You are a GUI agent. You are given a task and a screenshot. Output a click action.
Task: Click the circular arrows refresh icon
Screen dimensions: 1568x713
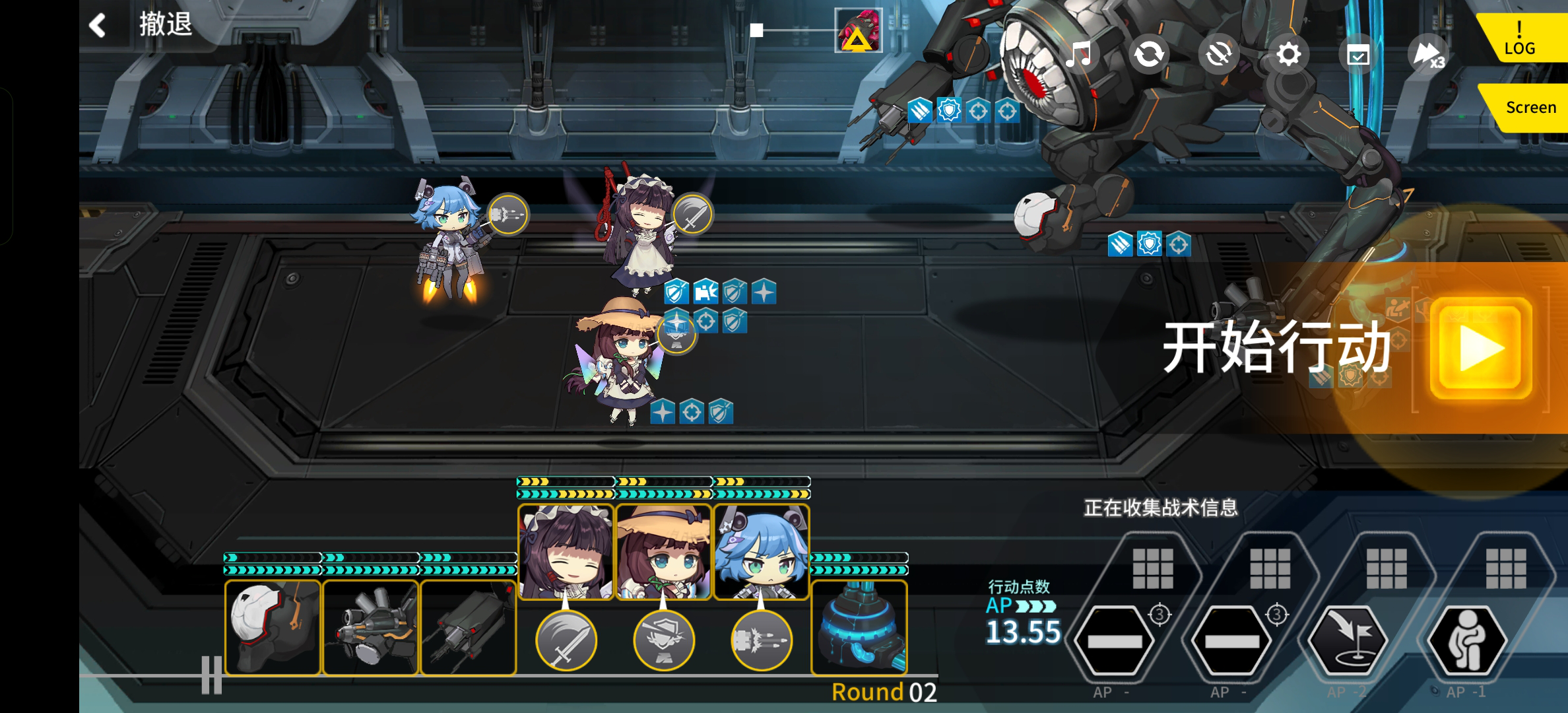(x=1149, y=54)
